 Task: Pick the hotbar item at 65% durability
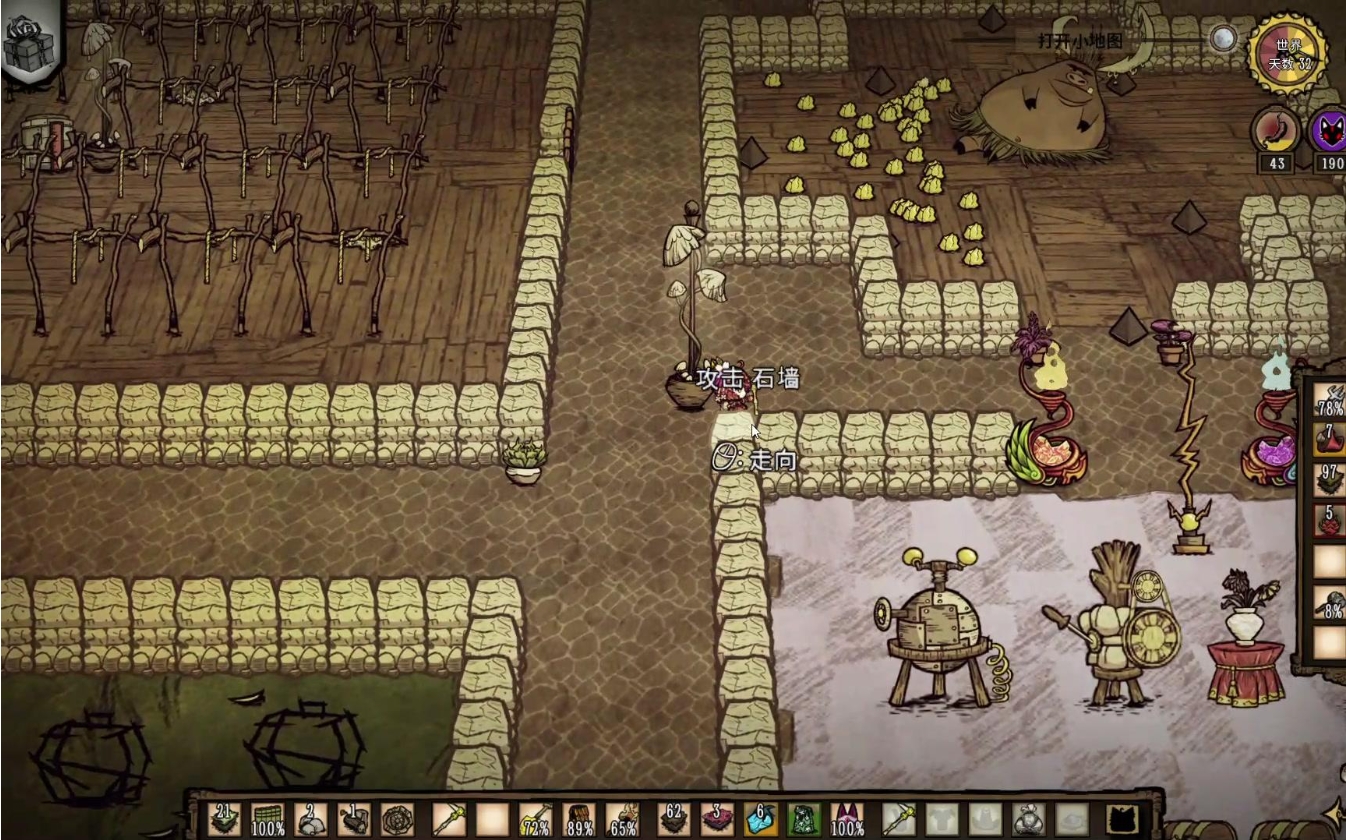point(622,820)
